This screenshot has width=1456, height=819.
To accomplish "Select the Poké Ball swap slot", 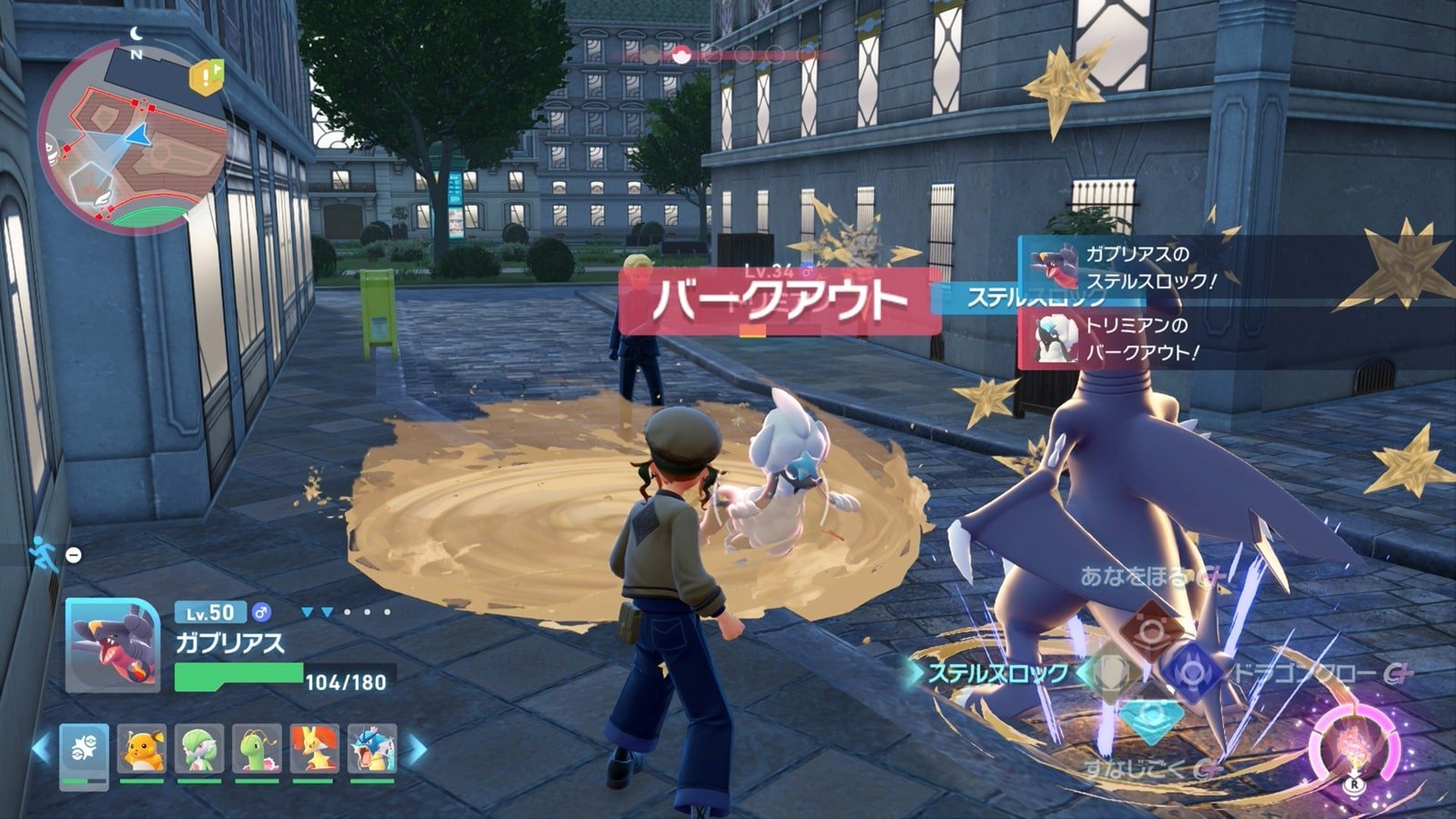I will (x=85, y=753).
